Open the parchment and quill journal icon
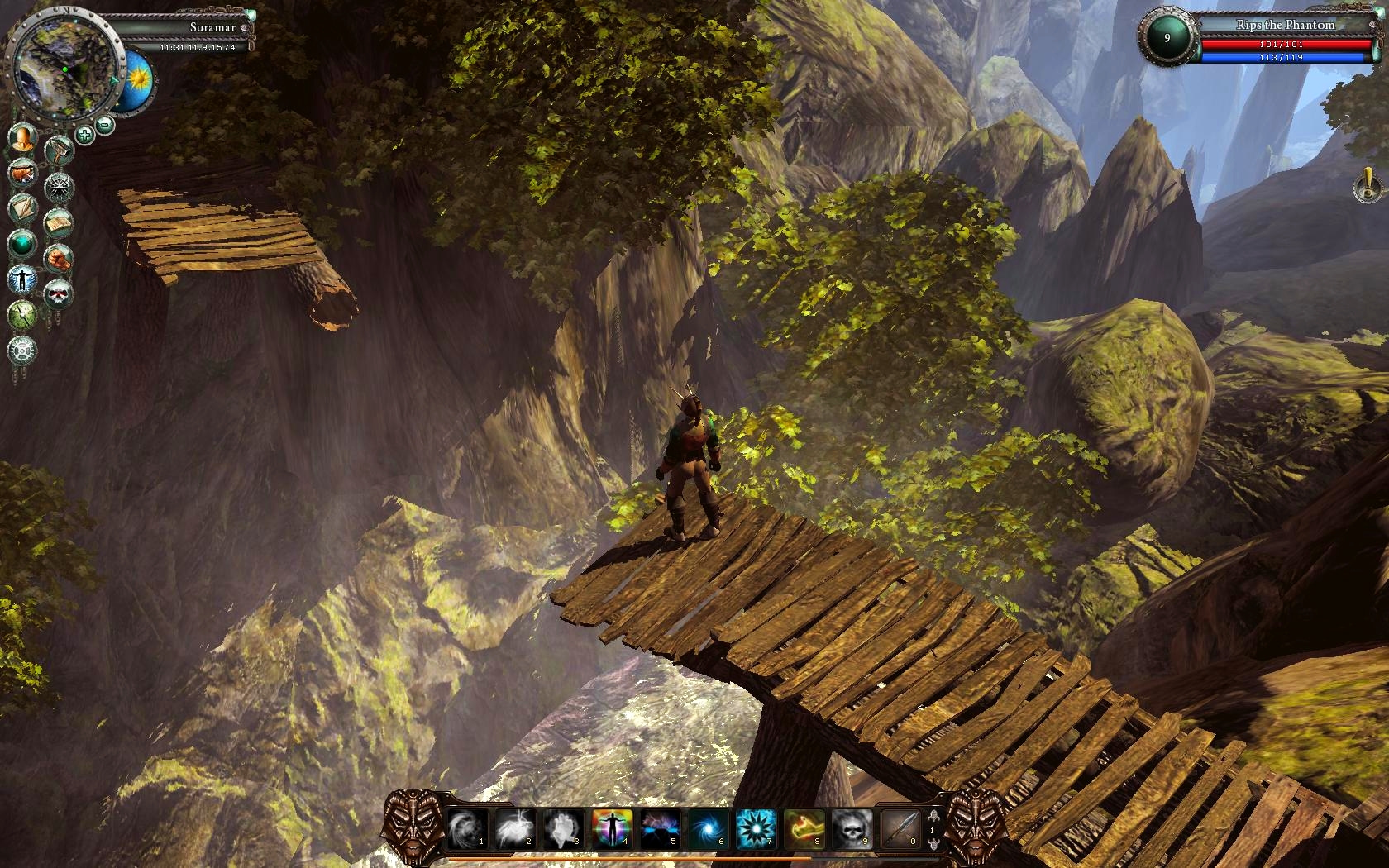The image size is (1389, 868). coord(22,207)
